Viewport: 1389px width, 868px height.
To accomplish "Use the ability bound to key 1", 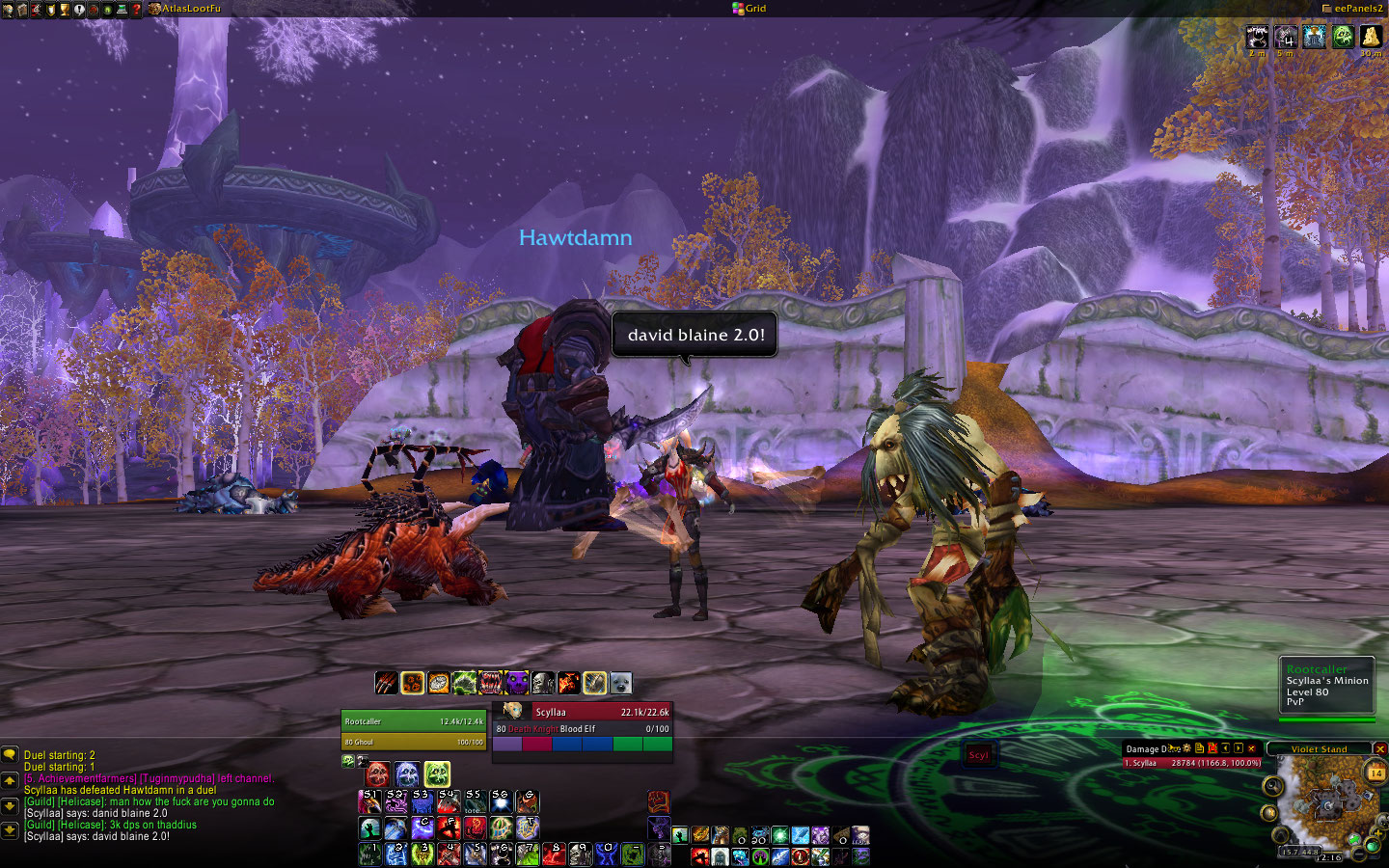I will 369,853.
